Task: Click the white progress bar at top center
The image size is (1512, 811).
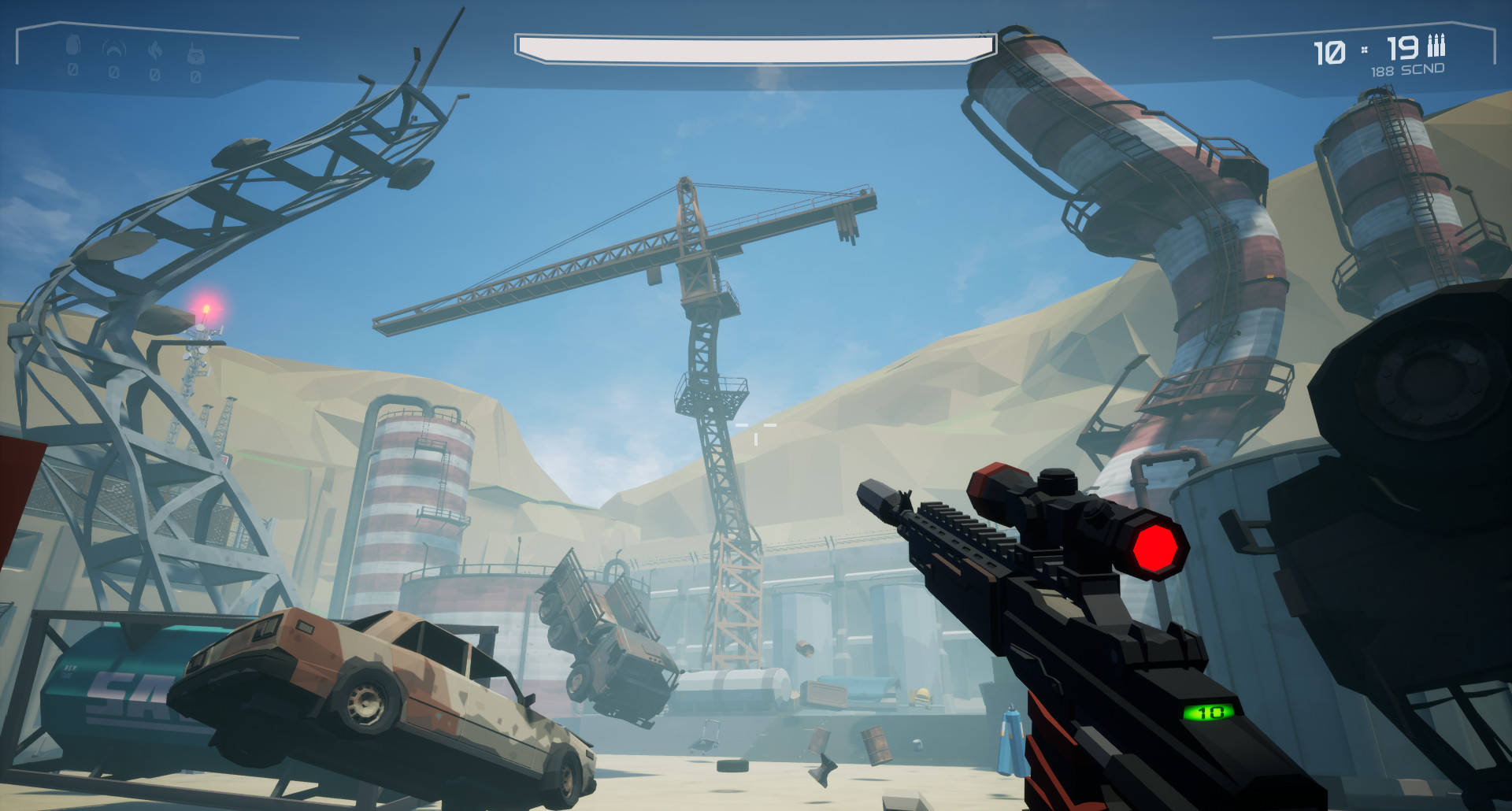Action: (752, 47)
